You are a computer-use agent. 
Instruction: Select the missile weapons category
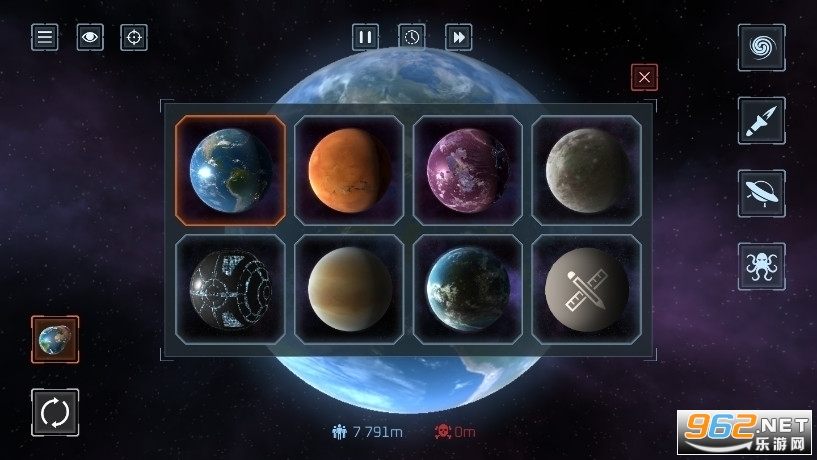[761, 121]
